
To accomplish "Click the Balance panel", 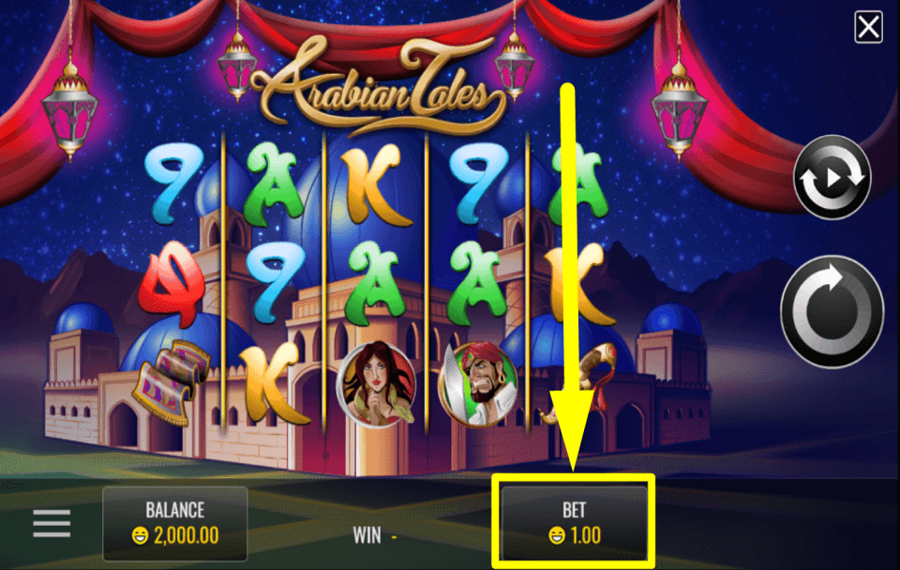I will click(175, 523).
